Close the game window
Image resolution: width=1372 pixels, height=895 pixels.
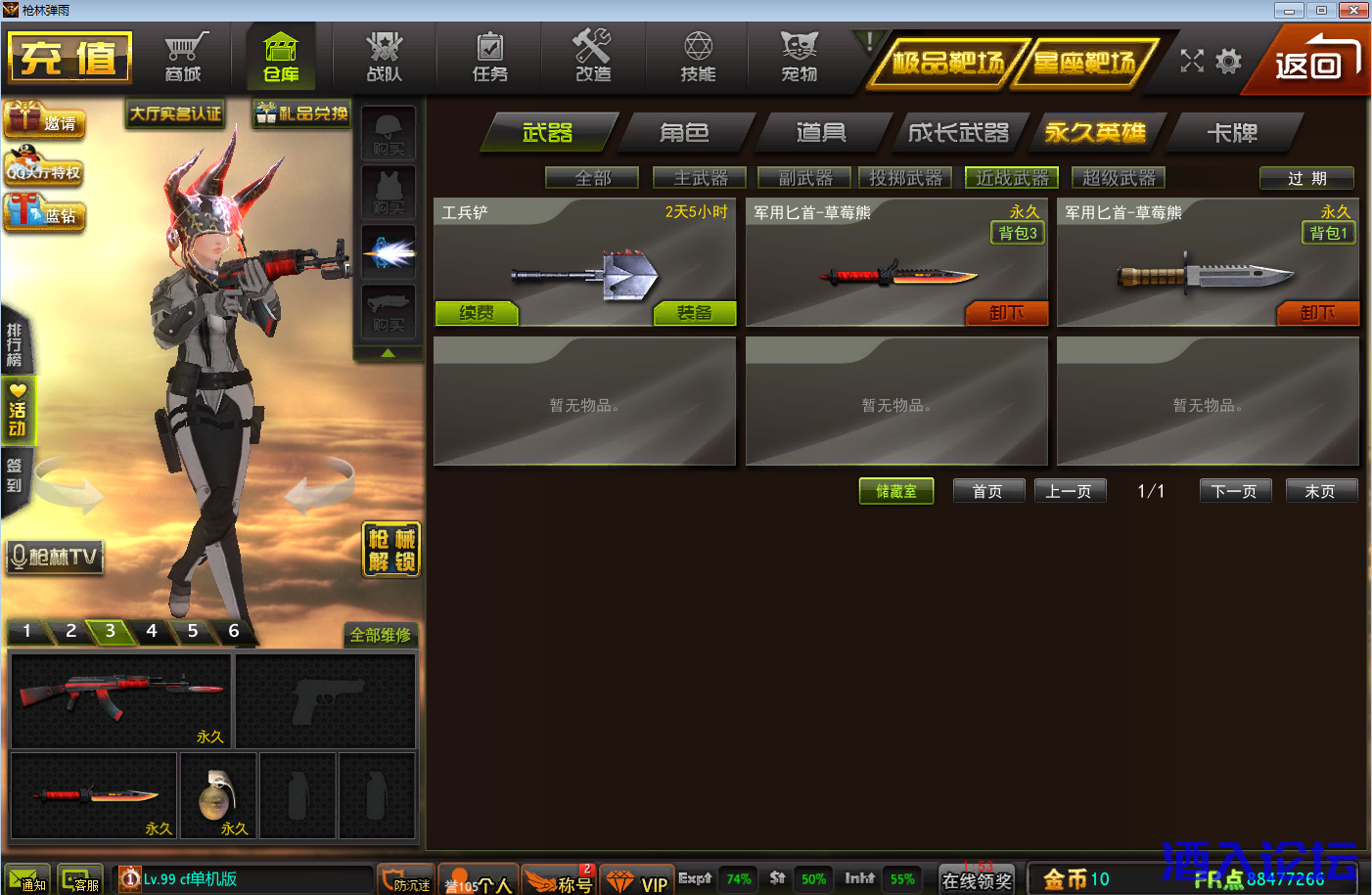point(1353,10)
